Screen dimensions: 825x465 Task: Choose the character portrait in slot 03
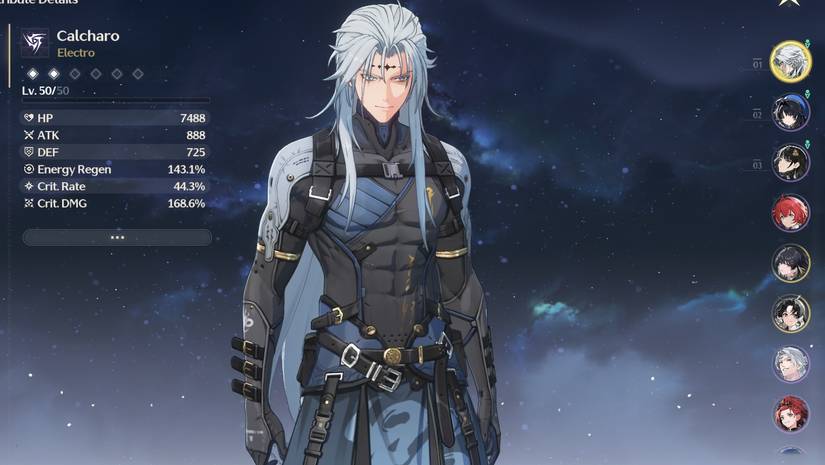pyautogui.click(x=791, y=162)
